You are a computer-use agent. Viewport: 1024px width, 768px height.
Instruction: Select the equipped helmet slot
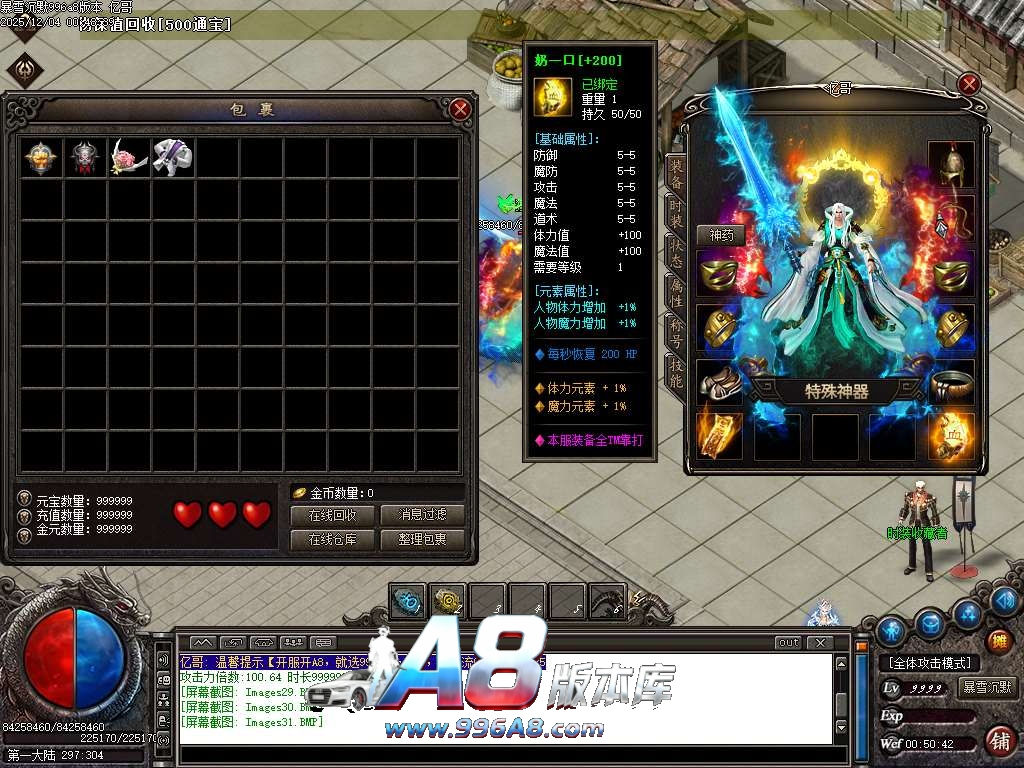point(950,164)
